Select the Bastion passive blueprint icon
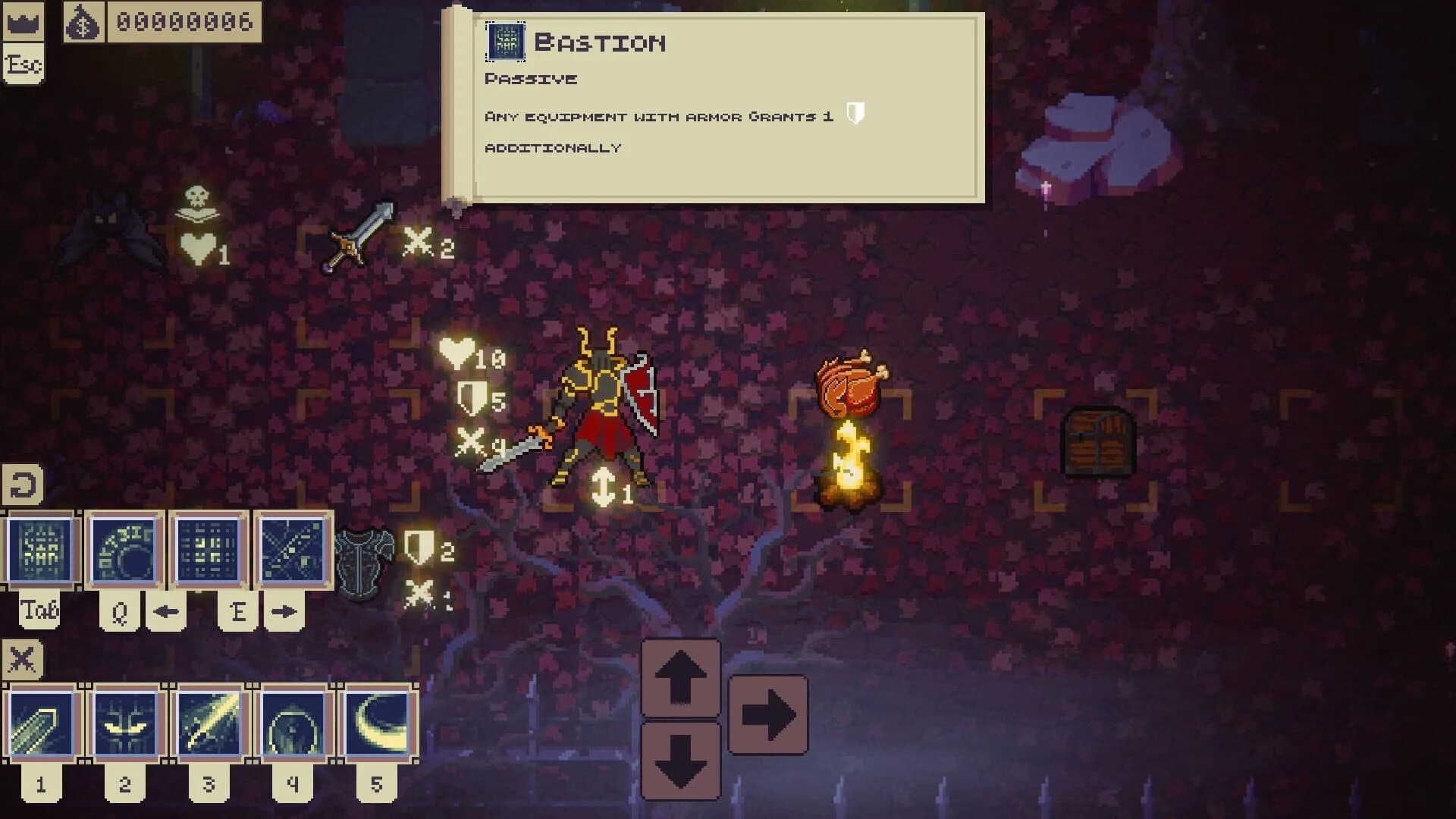This screenshot has width=1456, height=819. point(507,43)
